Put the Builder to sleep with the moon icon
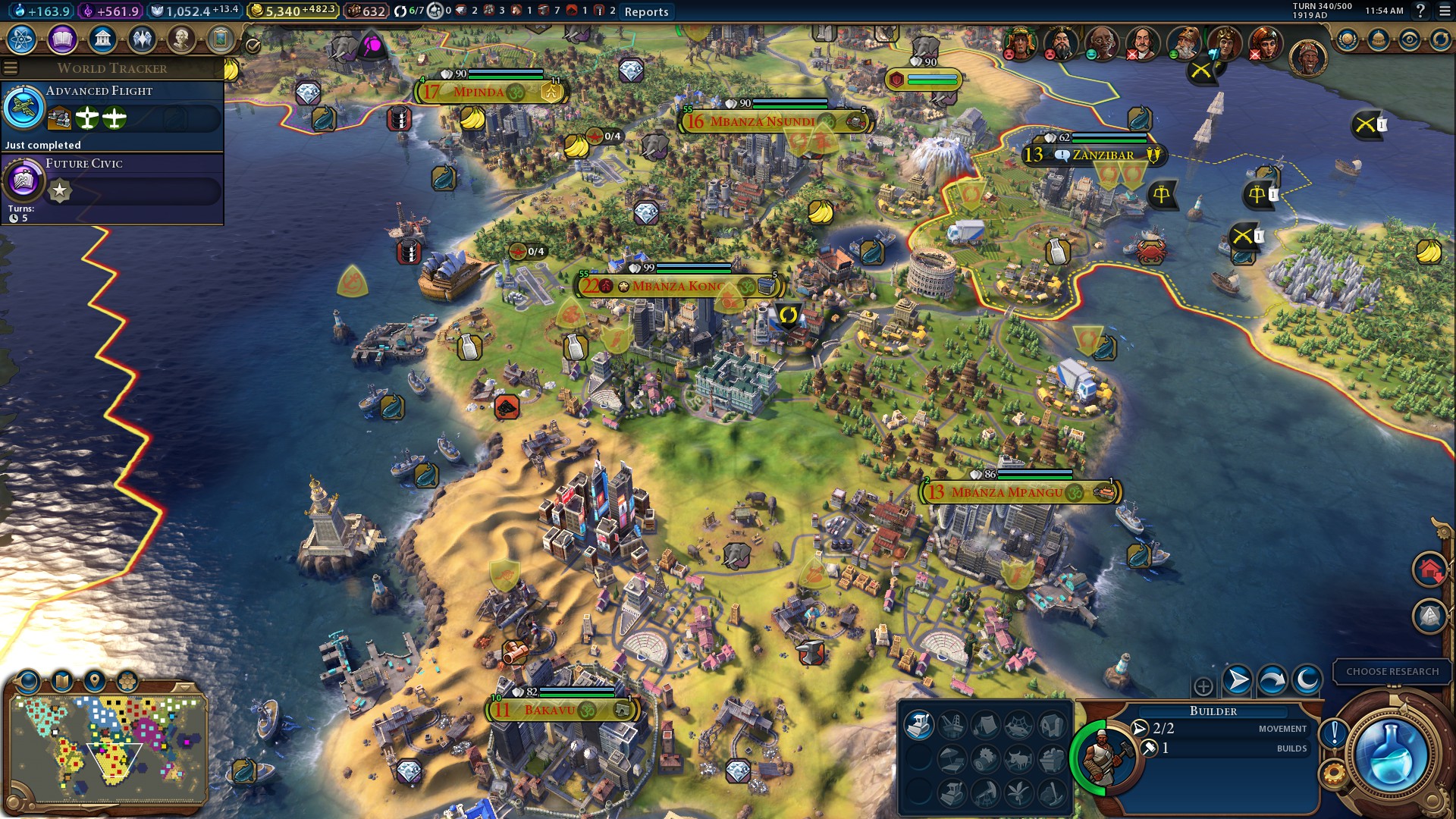The image size is (1456, 819). coord(1305,680)
